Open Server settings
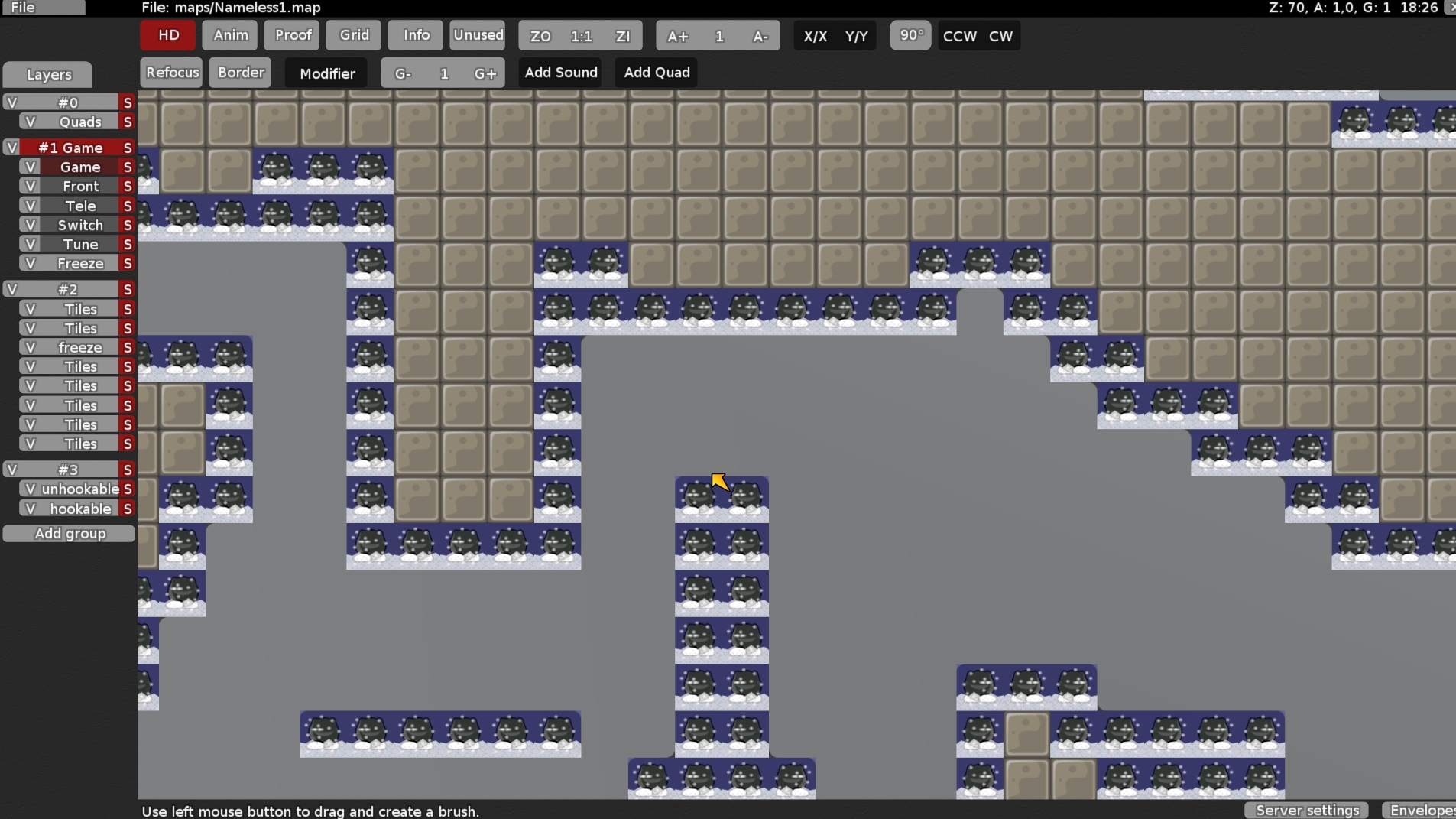Viewport: 1456px width, 819px height. 1305,811
